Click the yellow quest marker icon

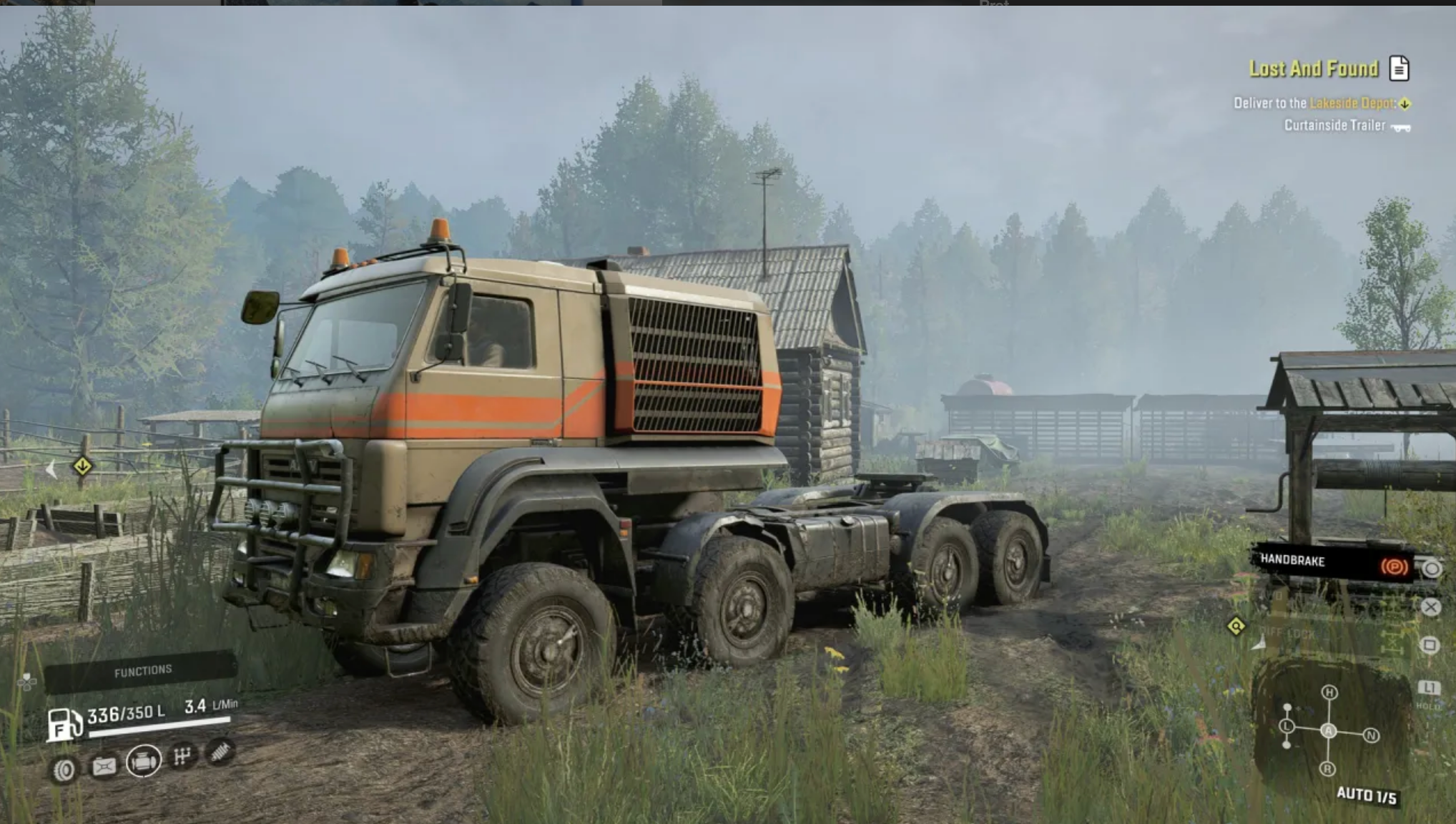1236,627
